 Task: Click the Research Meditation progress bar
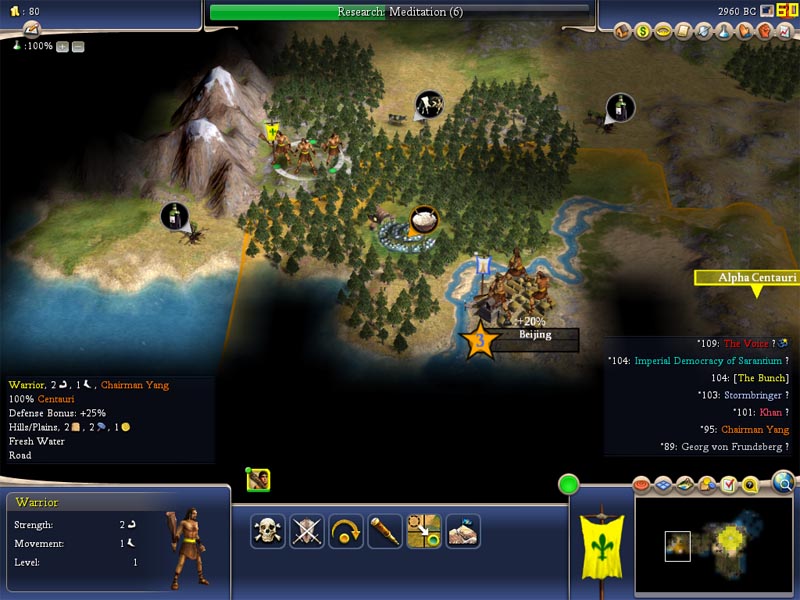399,12
